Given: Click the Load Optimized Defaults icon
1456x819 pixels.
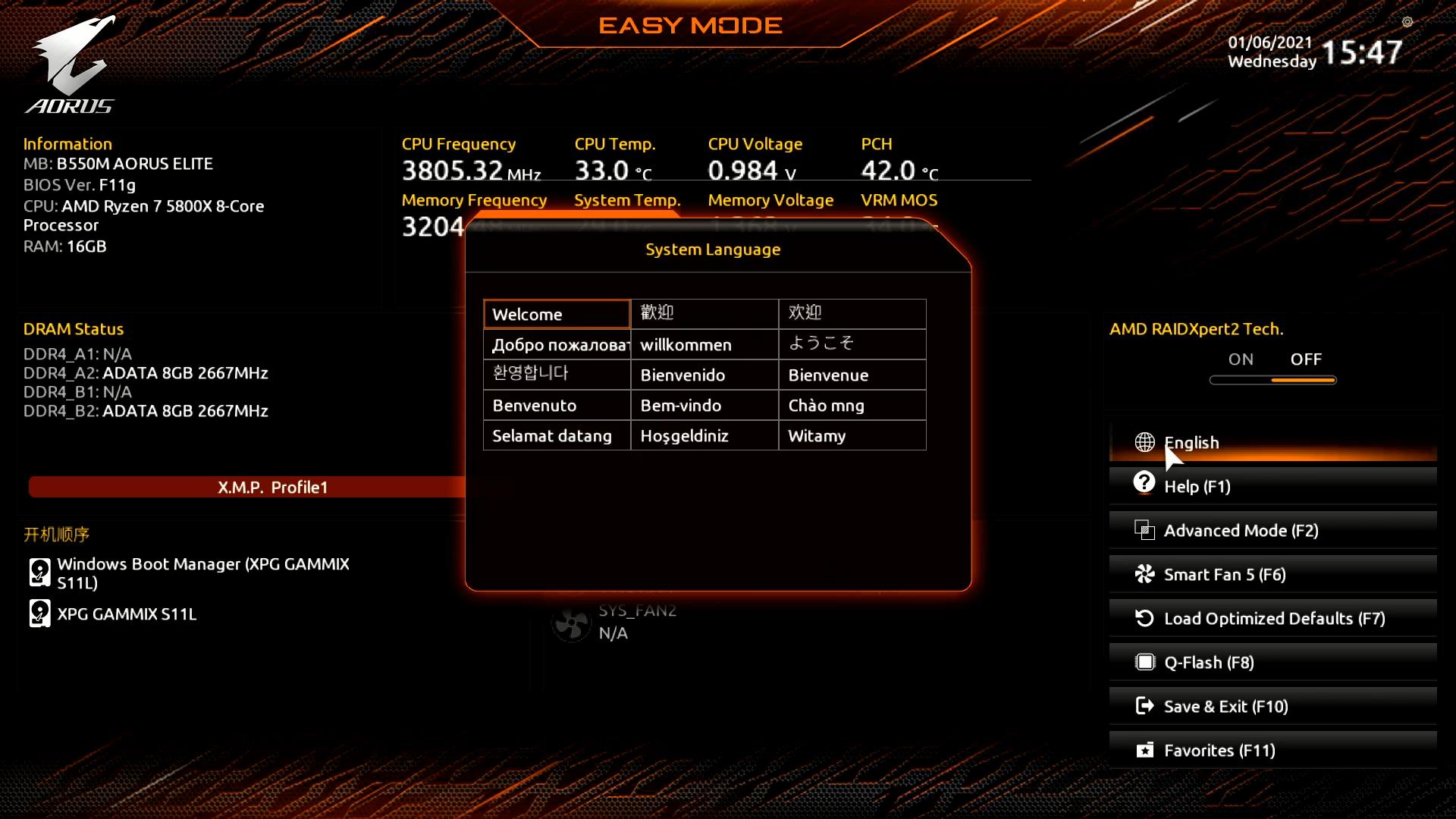Looking at the screenshot, I should (x=1144, y=618).
